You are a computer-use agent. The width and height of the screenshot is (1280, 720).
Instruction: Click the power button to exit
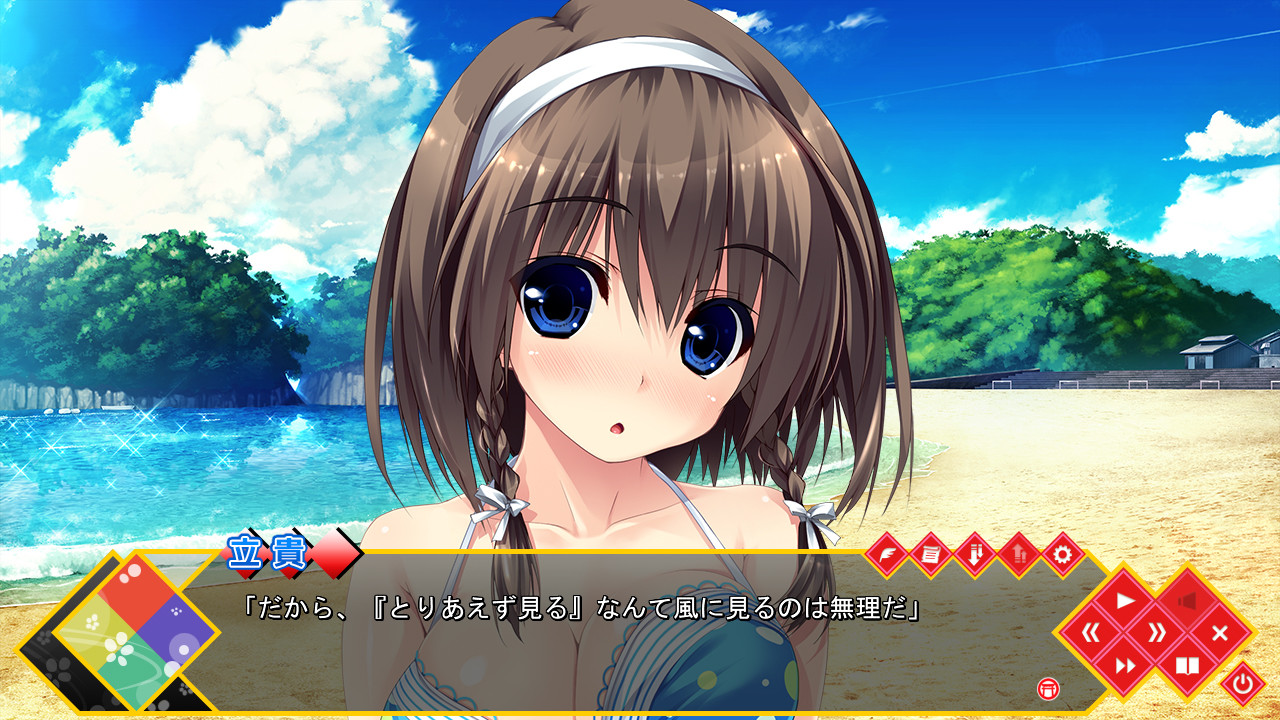(x=1243, y=684)
